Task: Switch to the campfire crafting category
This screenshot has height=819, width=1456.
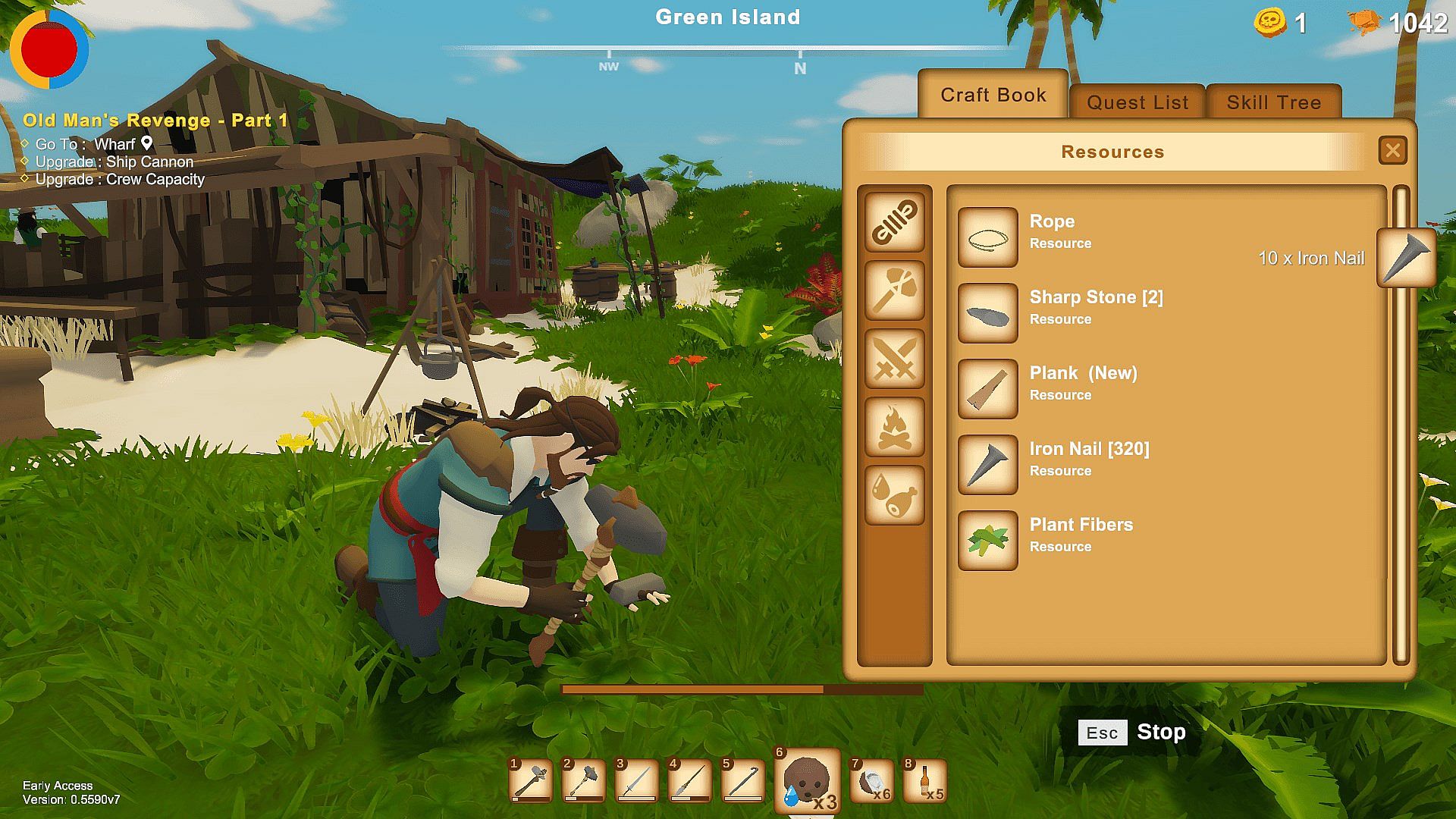Action: click(x=895, y=427)
